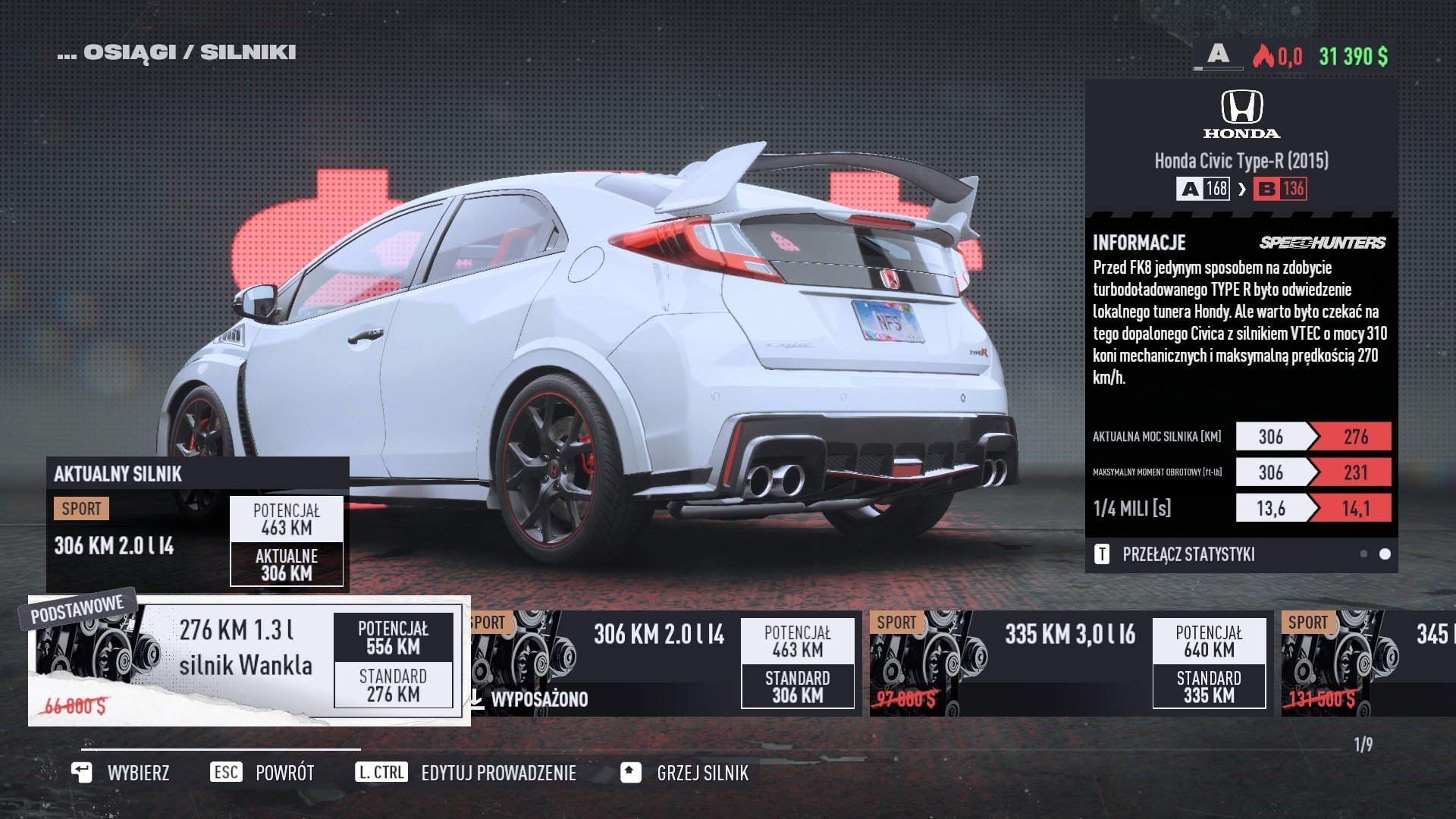The height and width of the screenshot is (819, 1456).
Task: Toggle stats with Przełącz Statystyki
Action: pyautogui.click(x=1188, y=554)
